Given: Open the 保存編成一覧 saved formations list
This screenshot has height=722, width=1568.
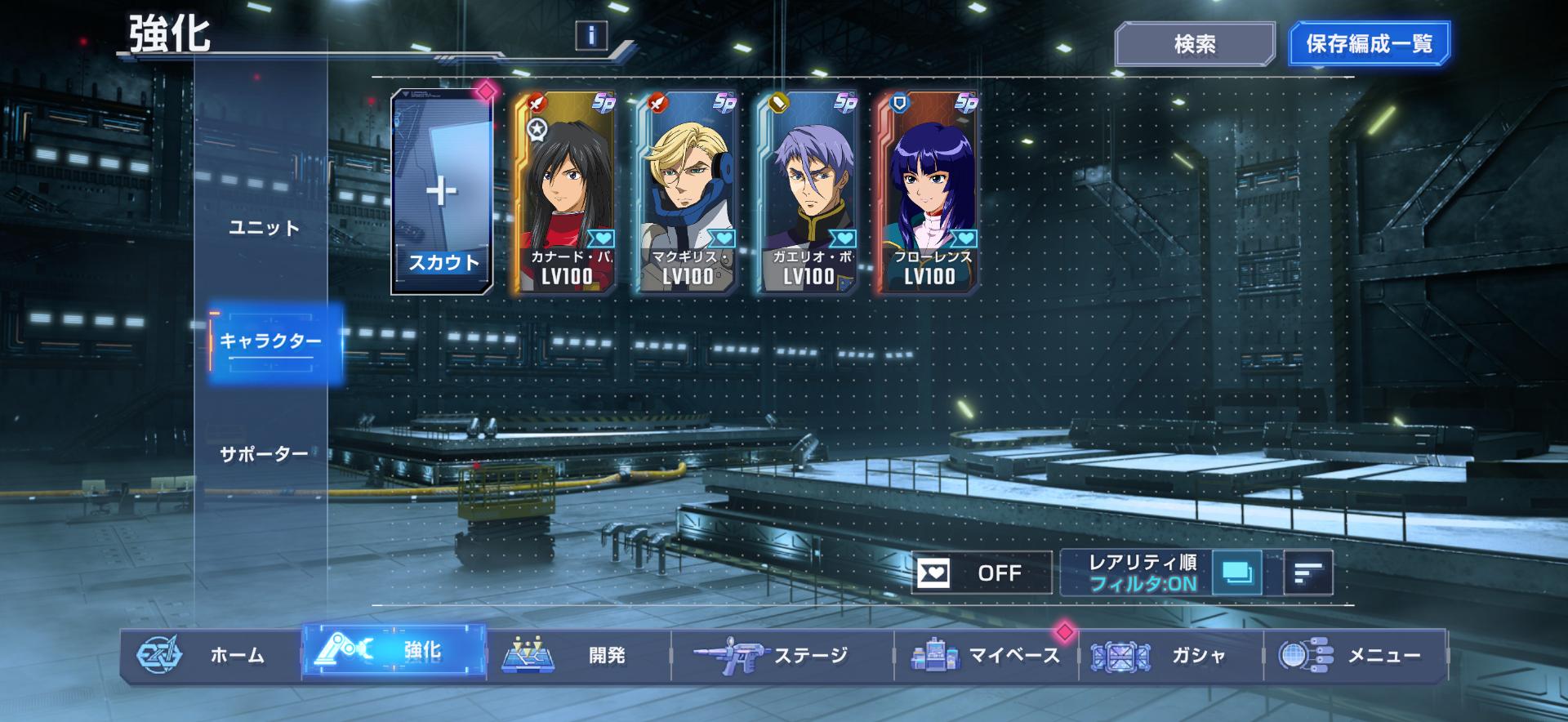Looking at the screenshot, I should click(1369, 44).
